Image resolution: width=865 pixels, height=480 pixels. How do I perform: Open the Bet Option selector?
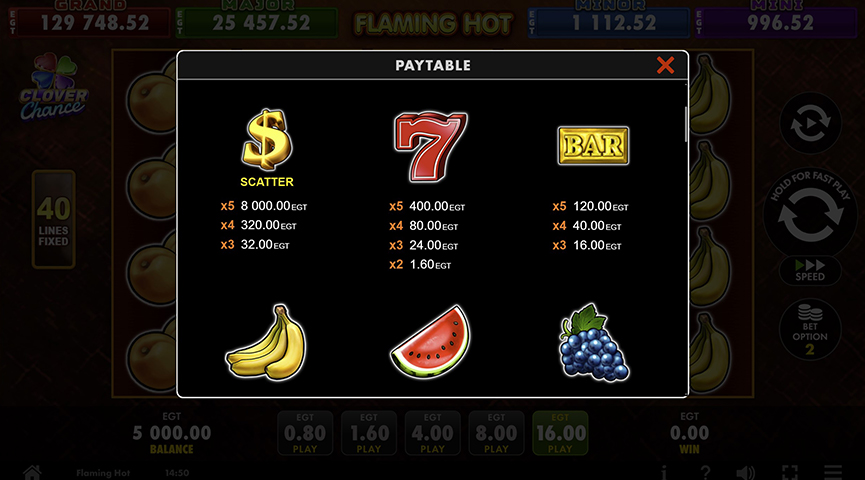click(x=809, y=329)
